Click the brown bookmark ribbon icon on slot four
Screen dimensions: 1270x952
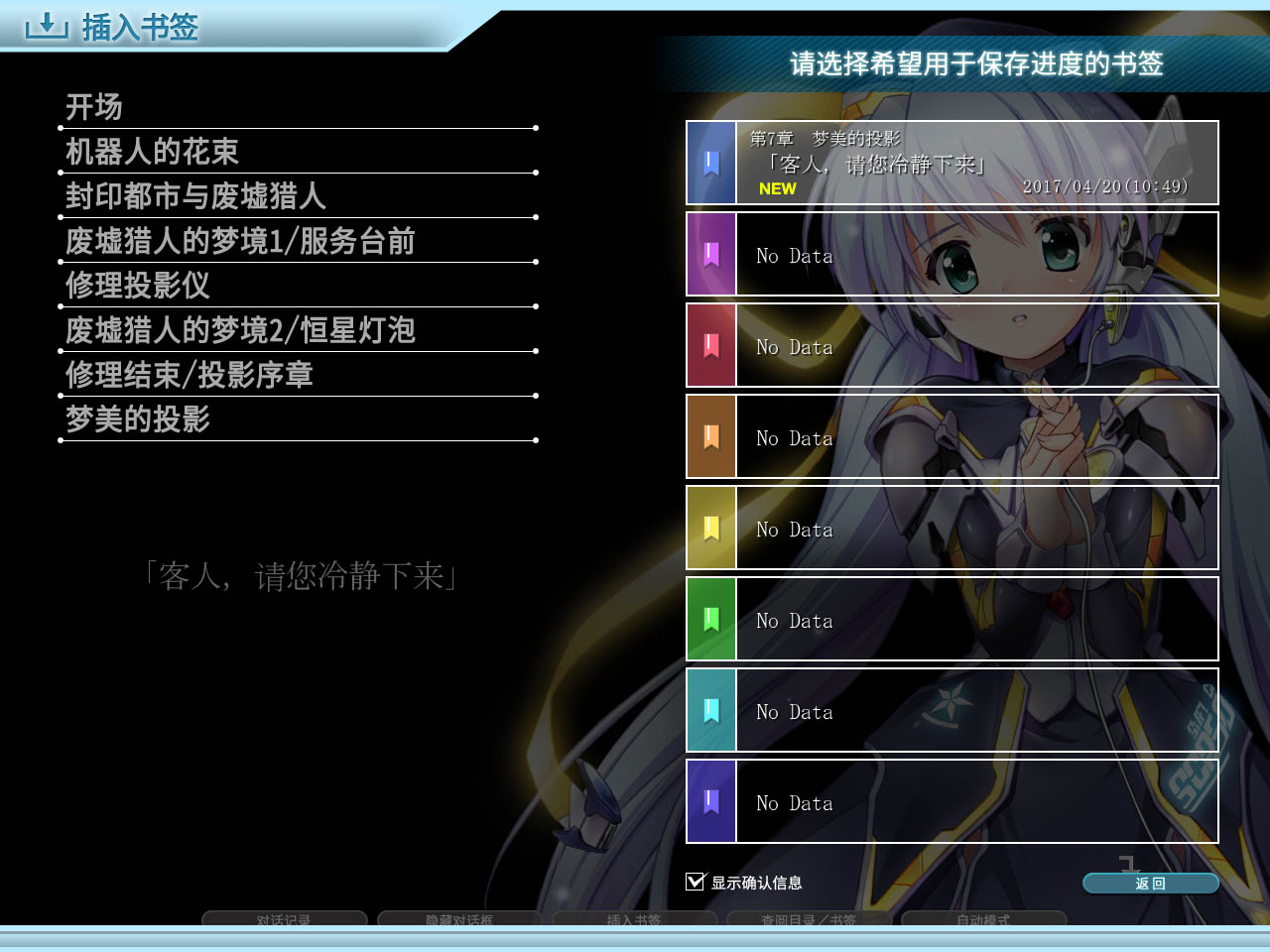click(710, 436)
